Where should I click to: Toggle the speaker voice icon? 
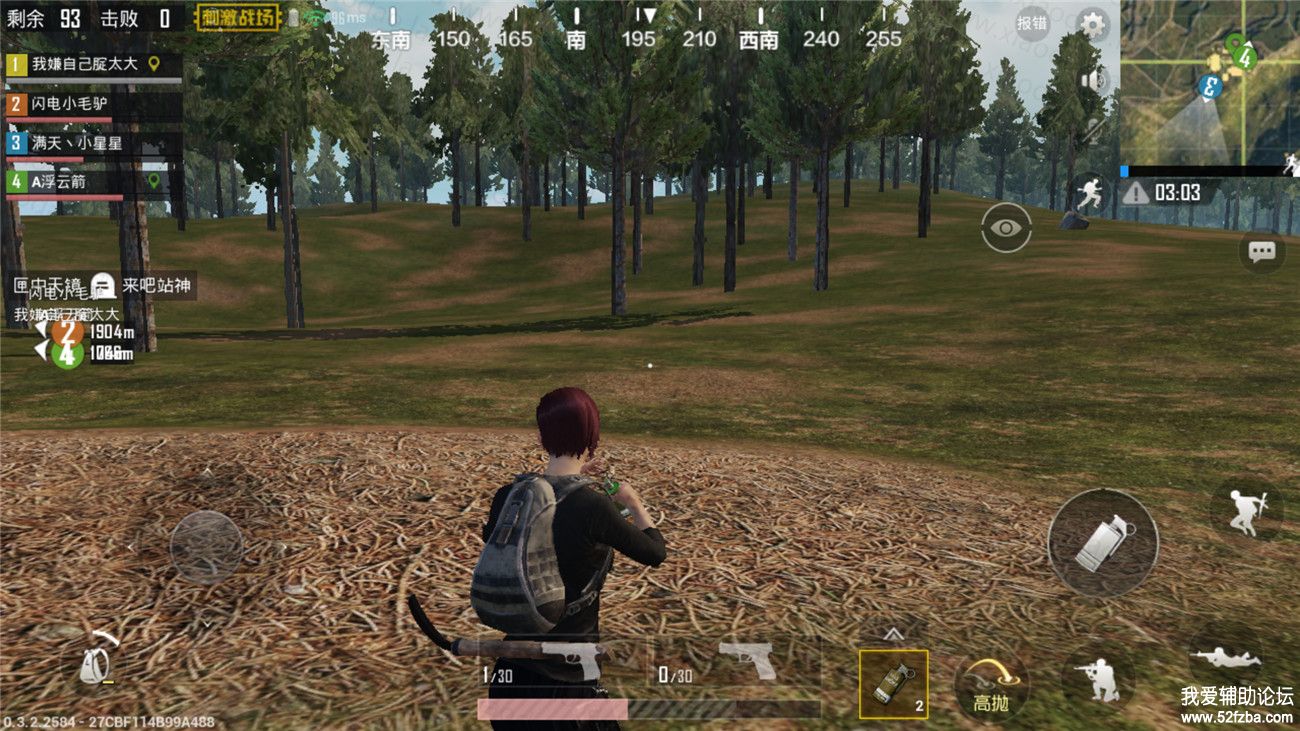point(1093,80)
